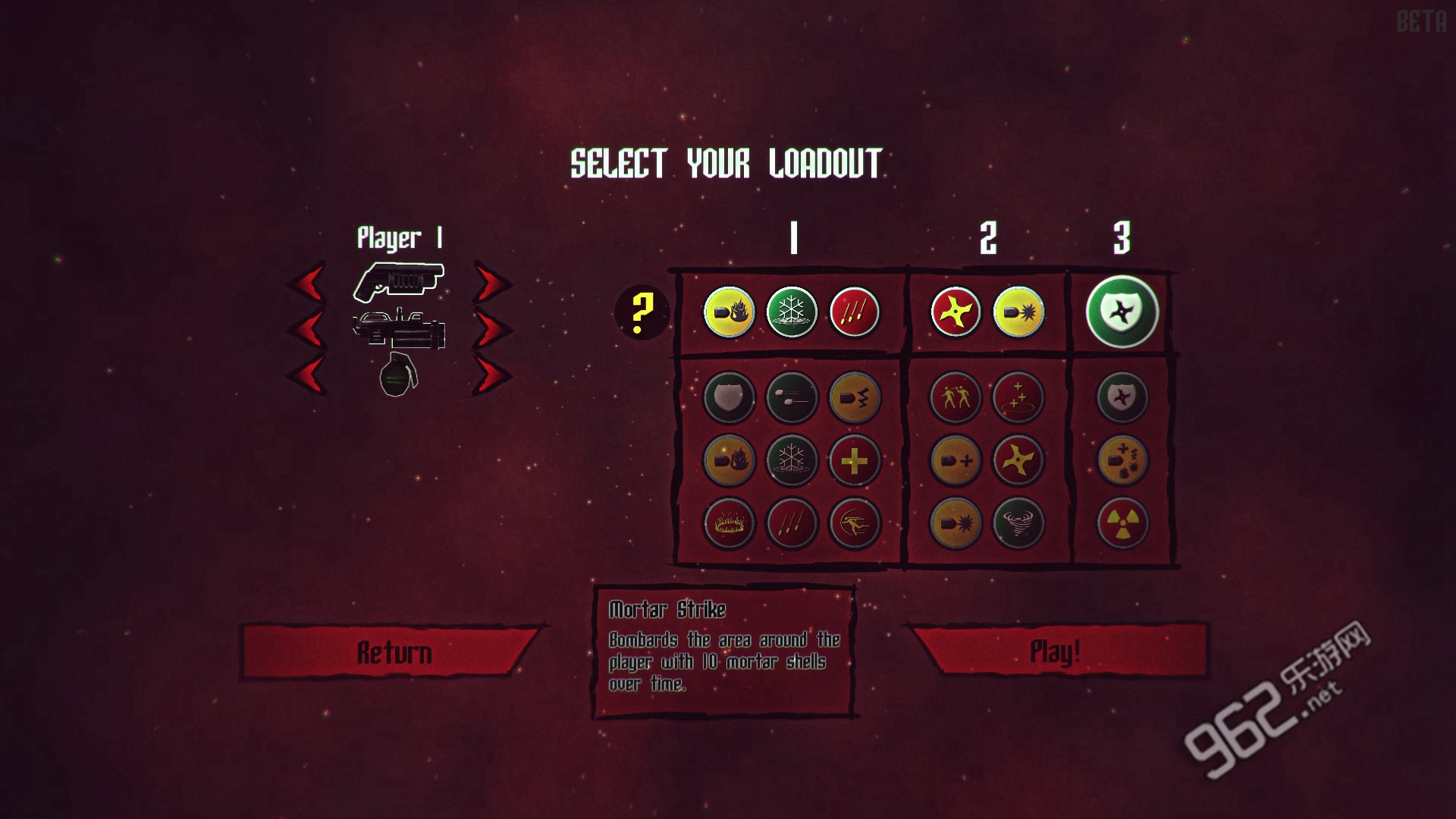
Task: Cycle shotgun weapon with left arrow
Action: (x=307, y=284)
